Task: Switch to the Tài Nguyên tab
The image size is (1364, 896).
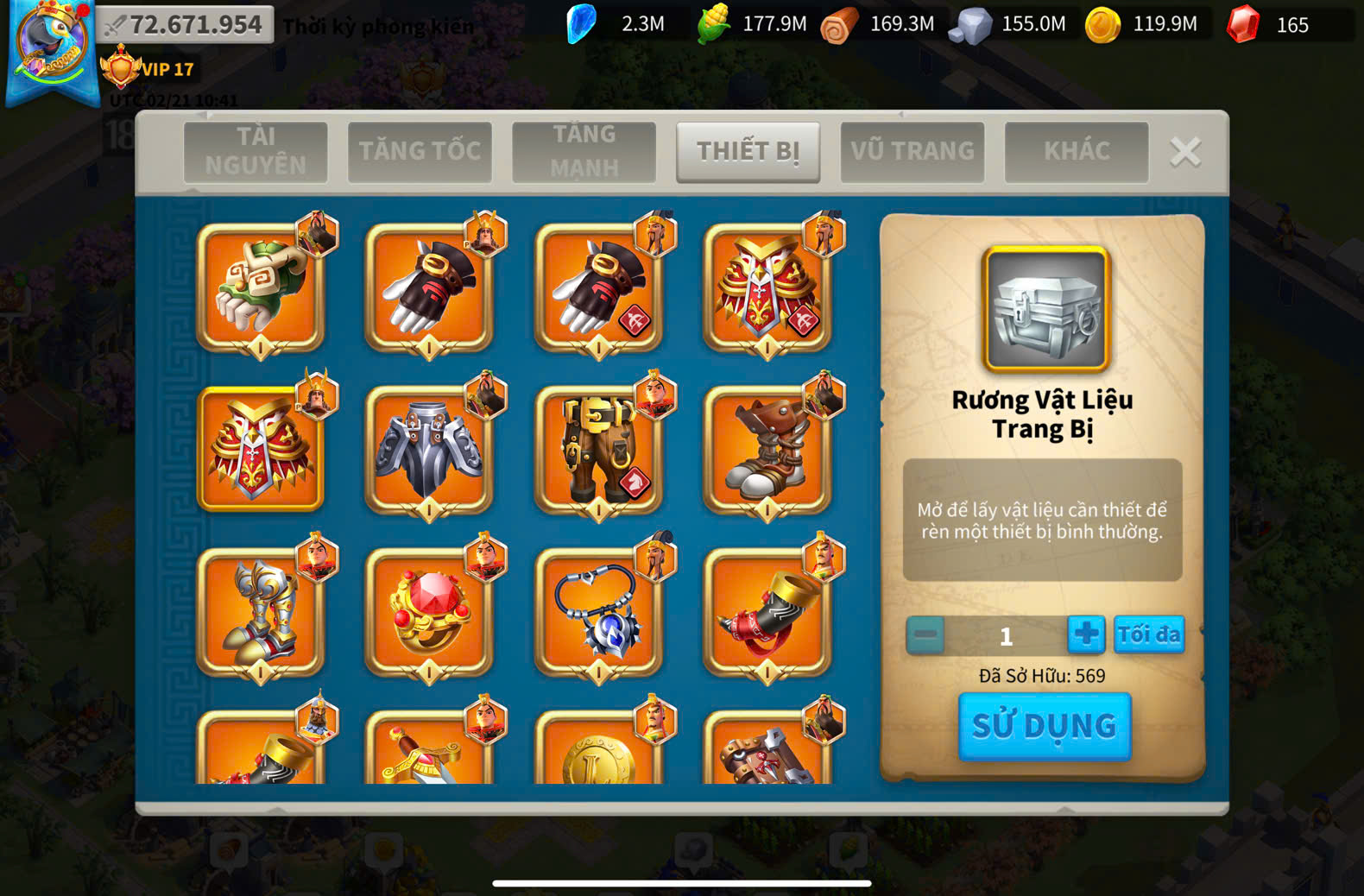Action: (x=256, y=151)
